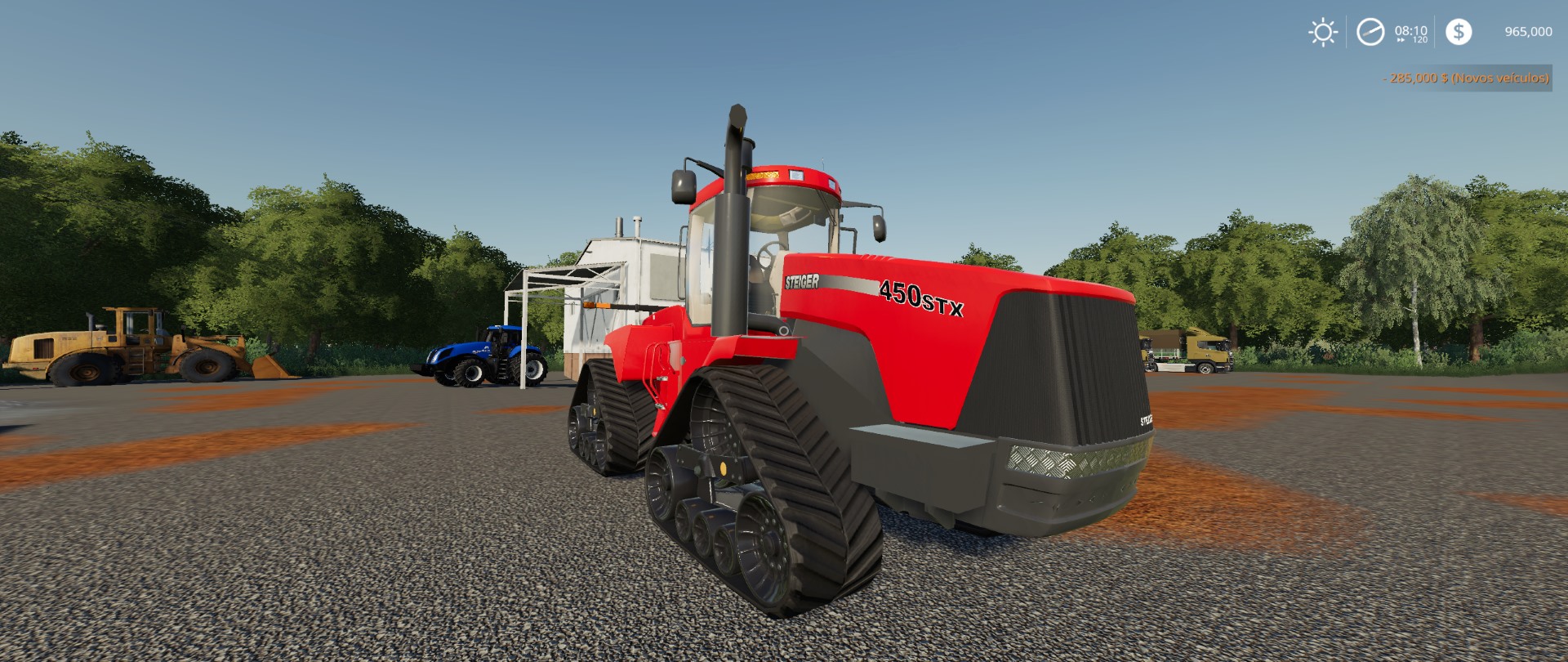Click the 965,000 account balance
Screen dimensions: 1568x662
(x=1529, y=32)
